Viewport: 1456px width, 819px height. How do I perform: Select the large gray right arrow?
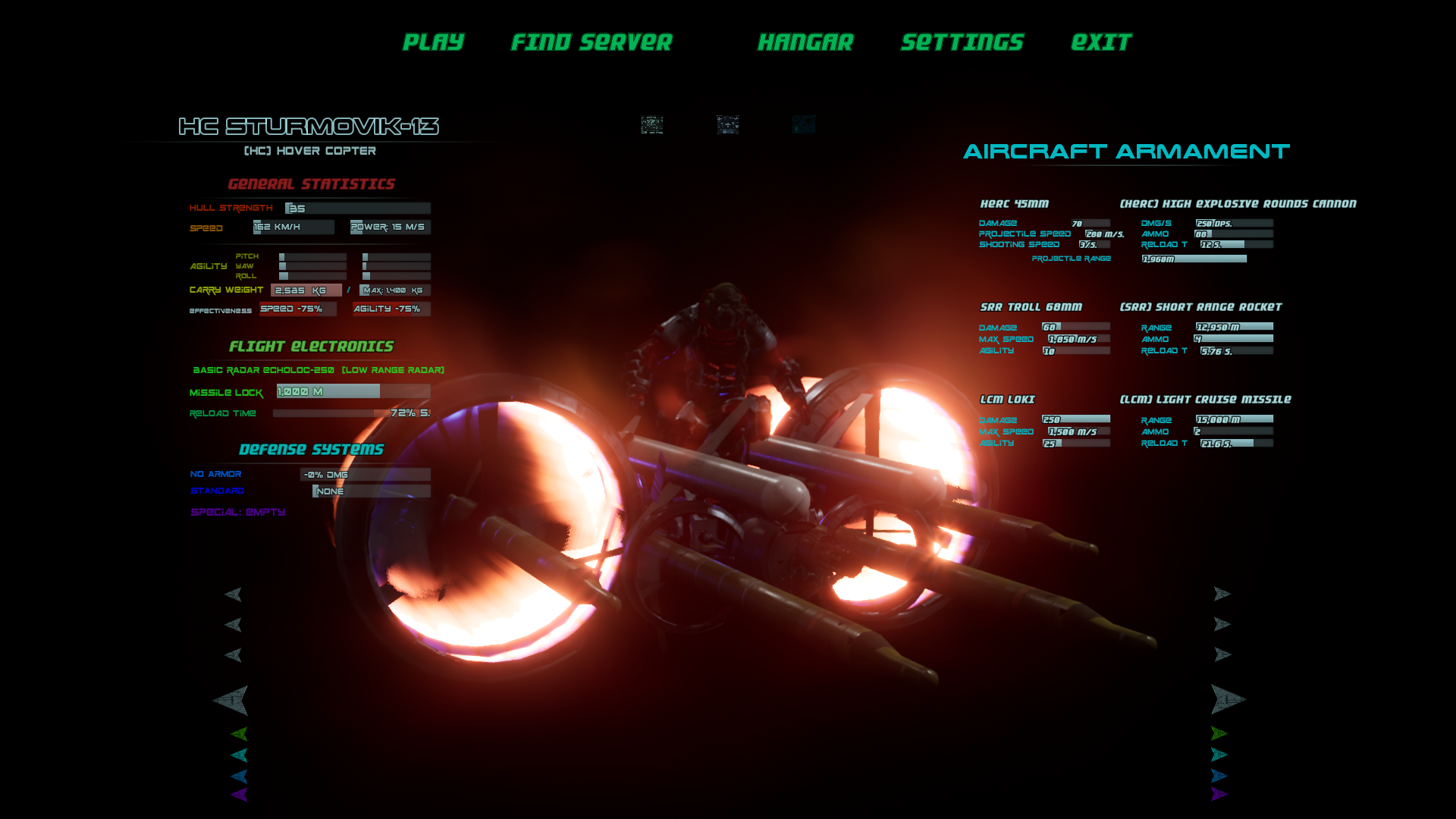tap(1227, 699)
